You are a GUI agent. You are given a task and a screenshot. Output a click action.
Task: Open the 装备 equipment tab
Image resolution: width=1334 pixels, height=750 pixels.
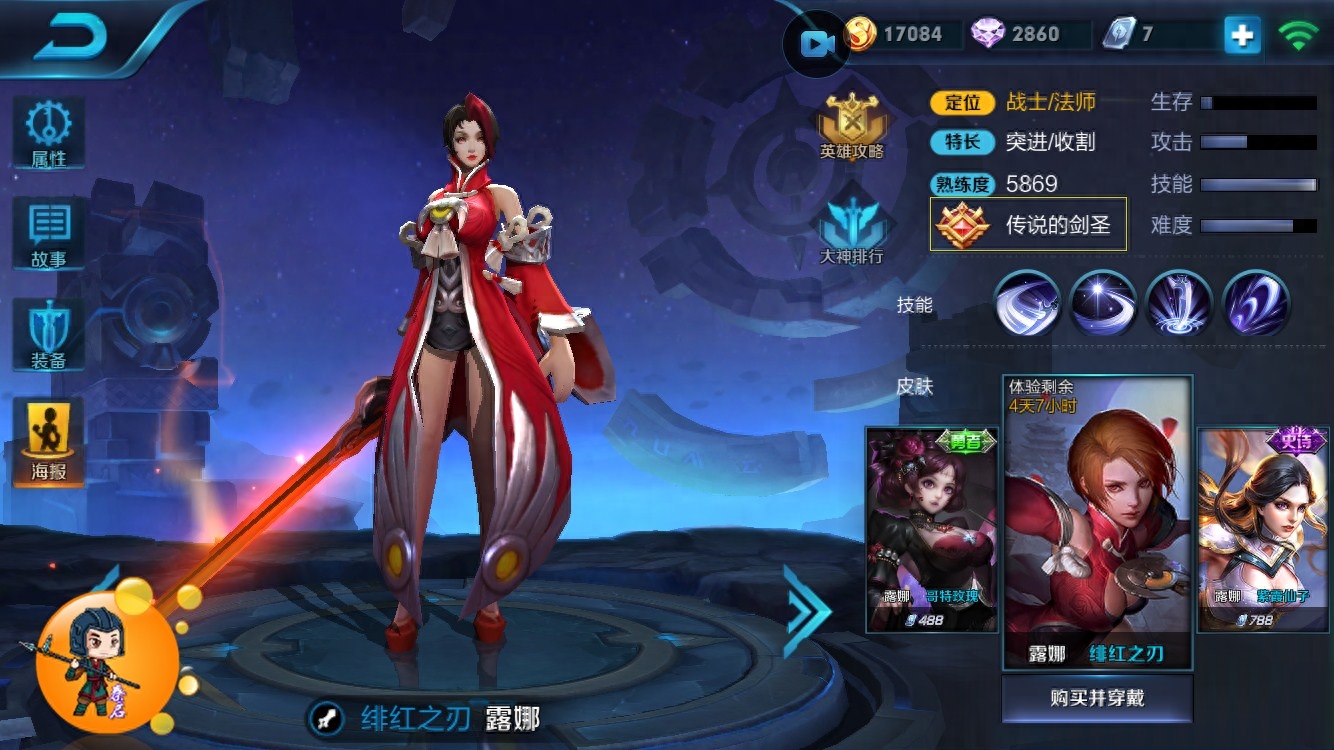(48, 335)
